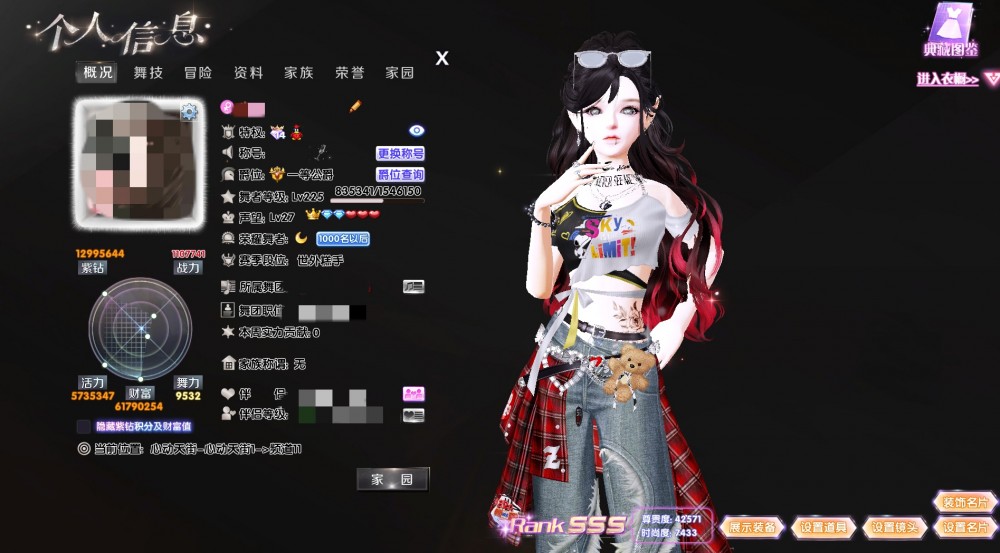Show the 家园 tab
Image resolution: width=1000 pixels, height=553 pixels.
coord(400,73)
